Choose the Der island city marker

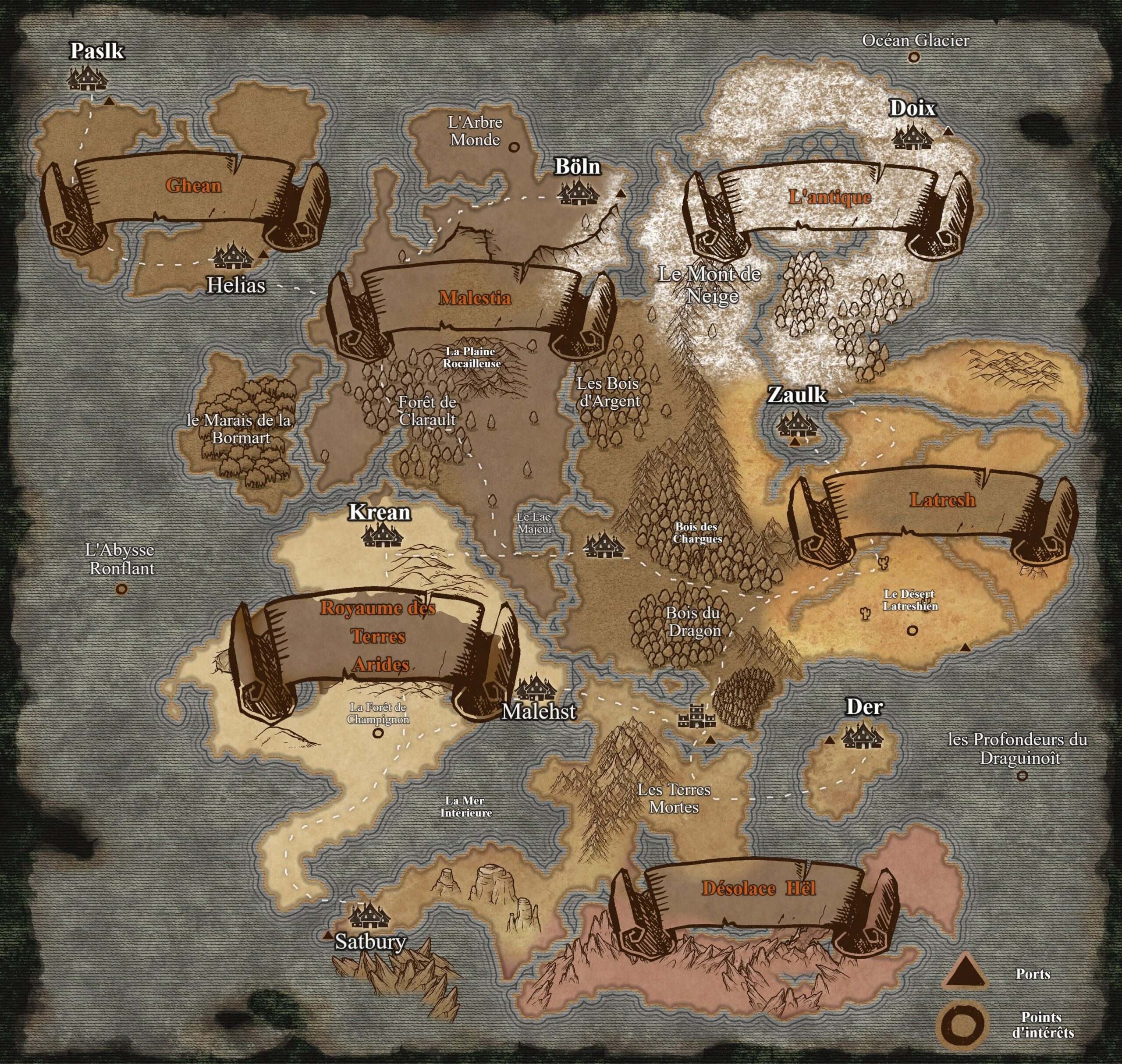862,736
